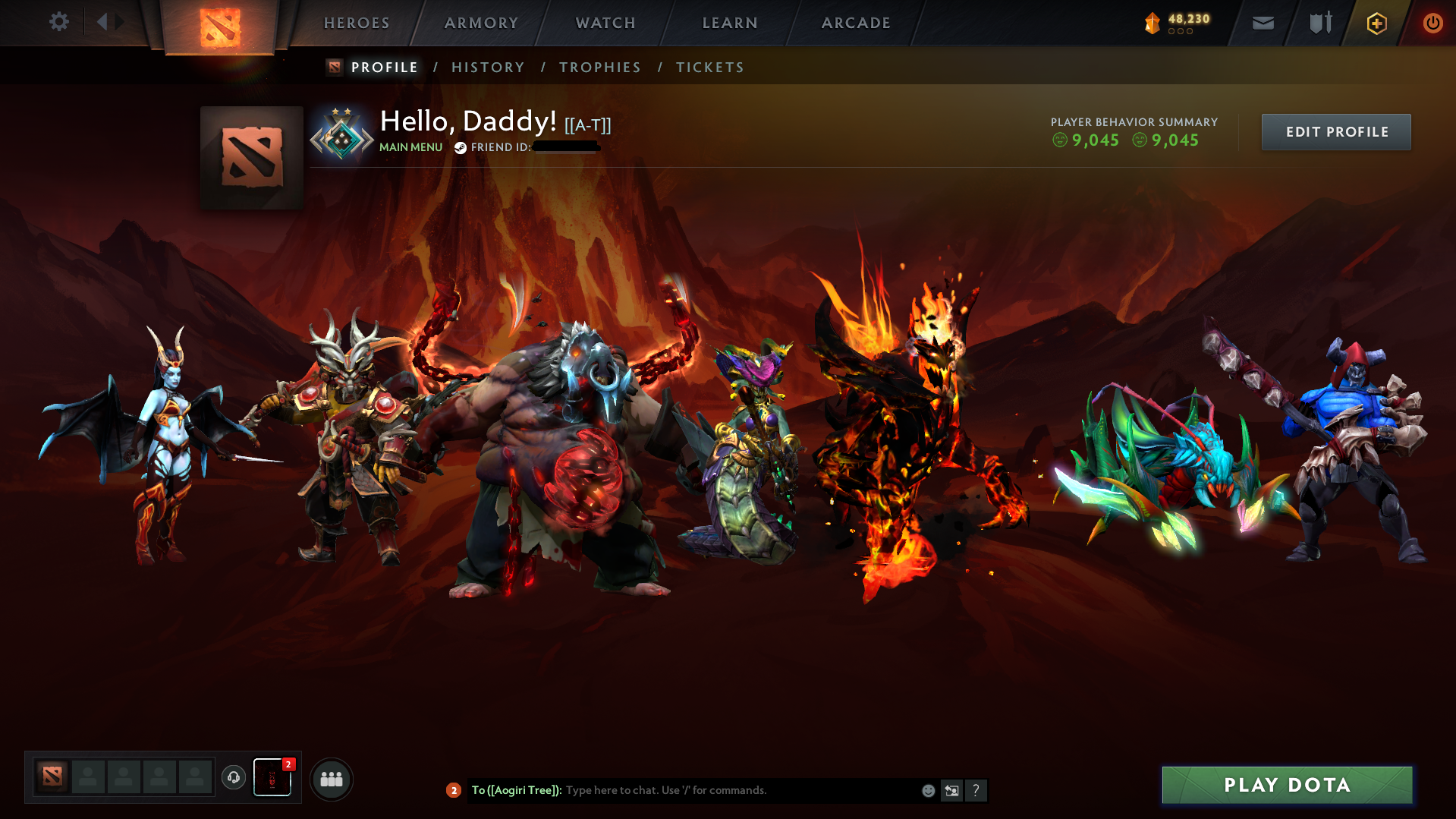Open the mail notifications icon
The image size is (1456, 819).
(1262, 23)
